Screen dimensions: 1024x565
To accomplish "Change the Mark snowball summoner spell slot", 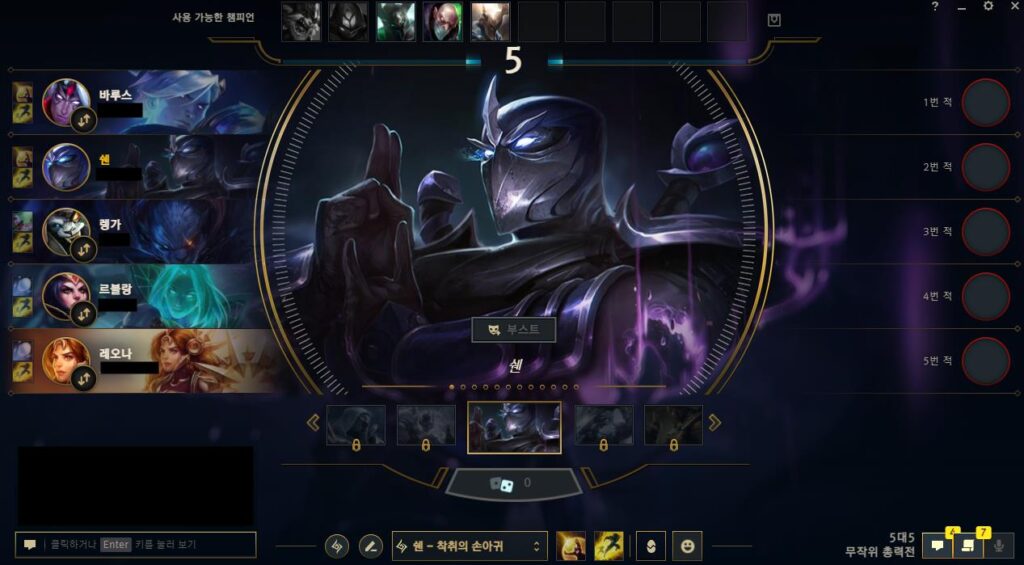I will (x=571, y=546).
